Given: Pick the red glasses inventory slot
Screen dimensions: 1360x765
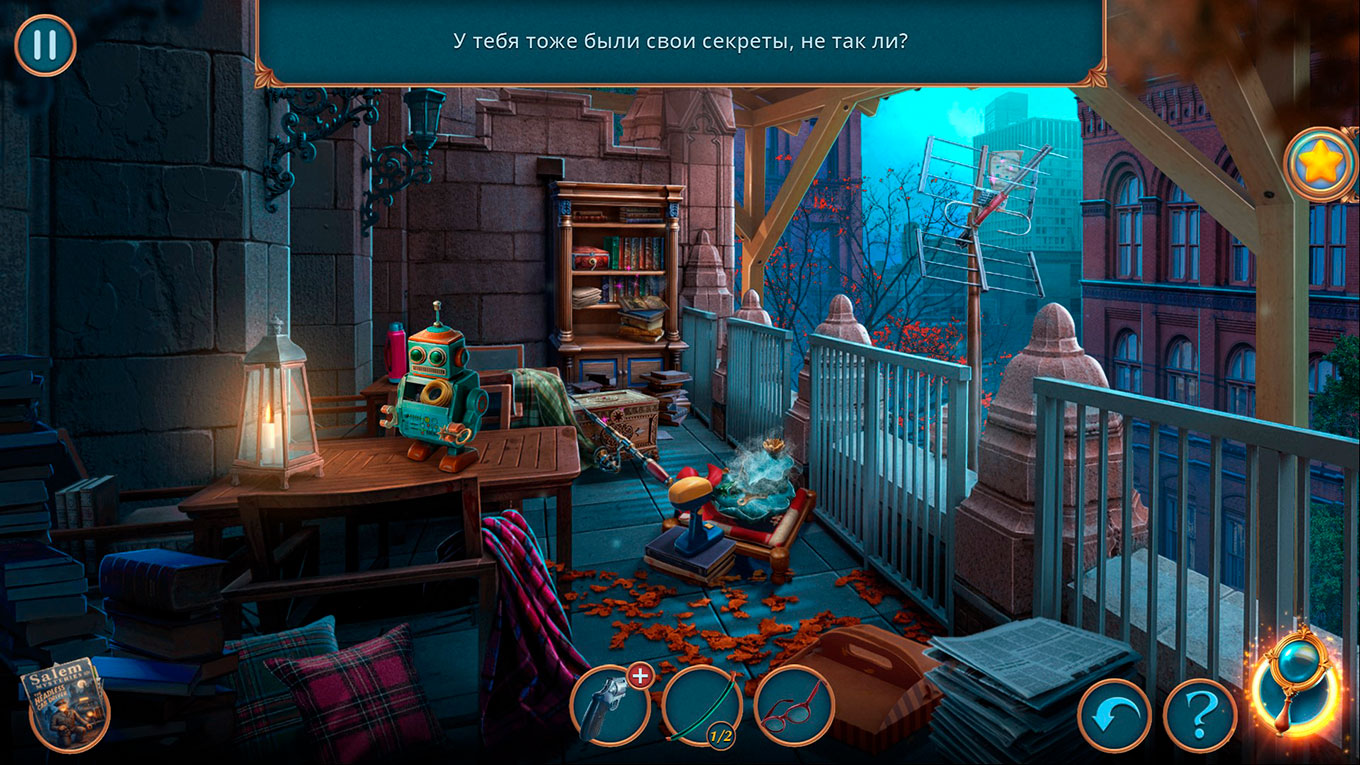Looking at the screenshot, I should (793, 705).
